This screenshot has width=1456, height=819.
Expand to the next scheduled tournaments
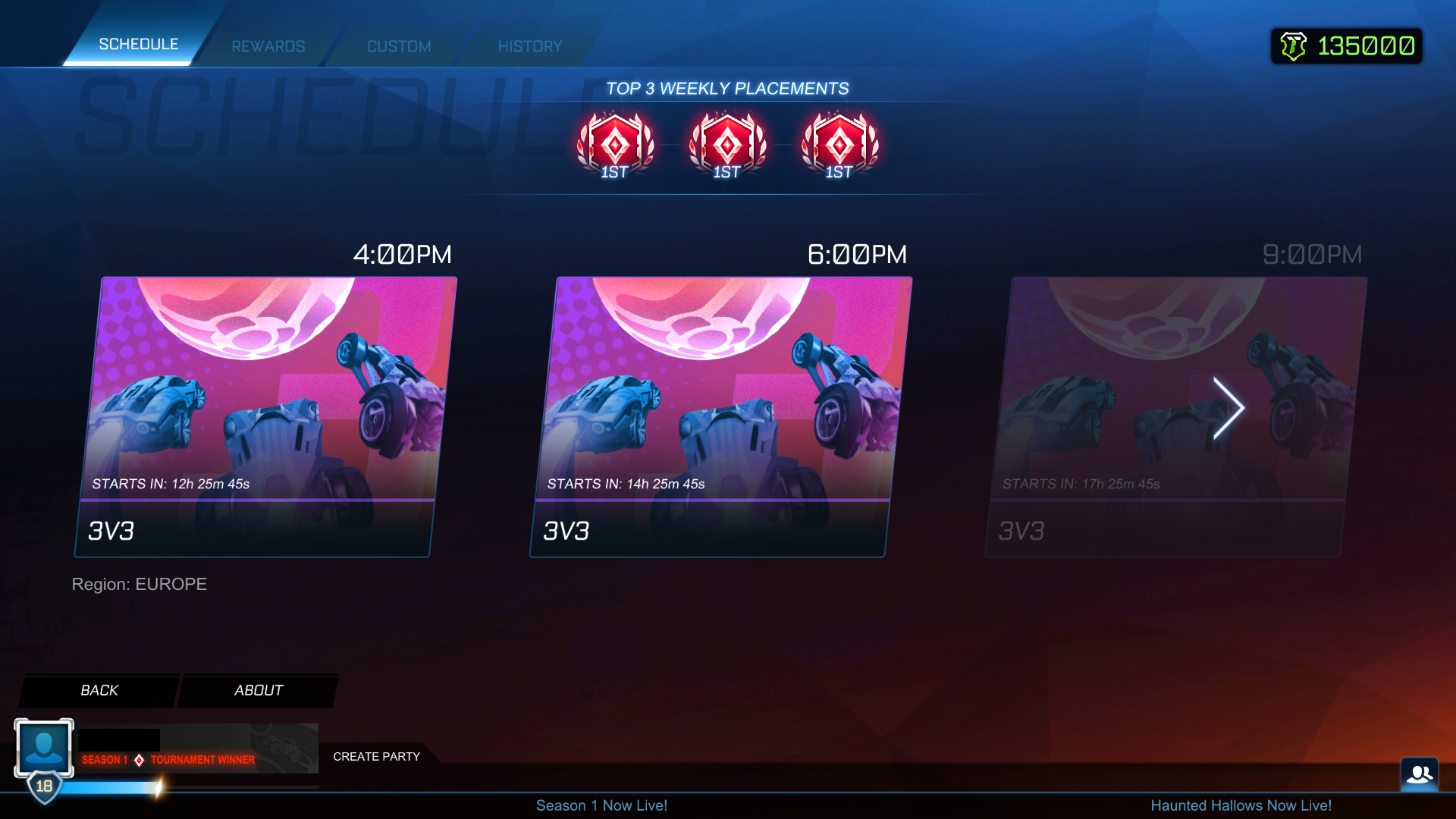pyautogui.click(x=1228, y=408)
